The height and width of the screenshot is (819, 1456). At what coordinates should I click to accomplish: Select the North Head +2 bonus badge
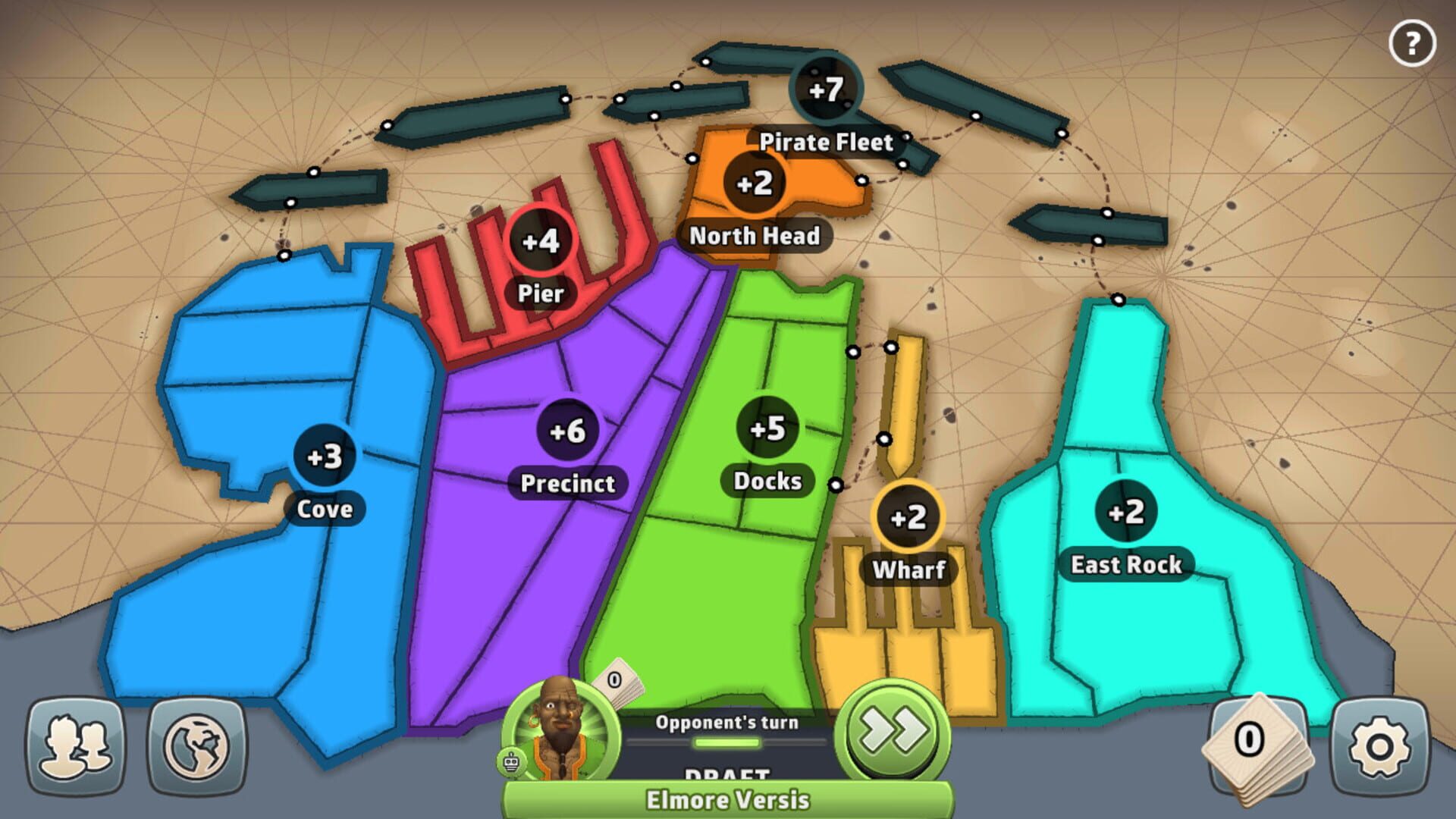click(x=755, y=182)
